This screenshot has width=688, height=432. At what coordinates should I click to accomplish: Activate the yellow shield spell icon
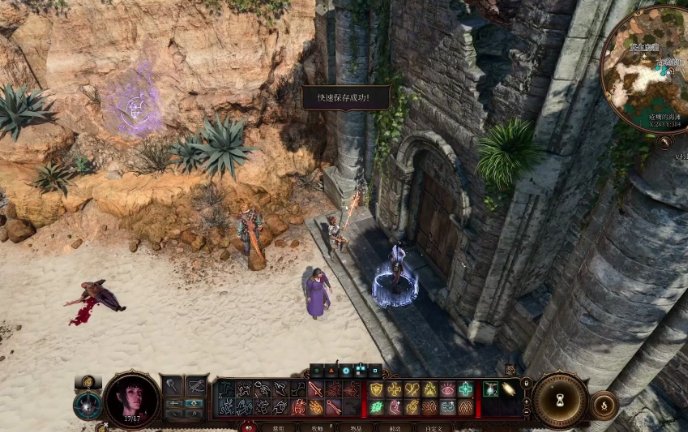tap(377, 389)
